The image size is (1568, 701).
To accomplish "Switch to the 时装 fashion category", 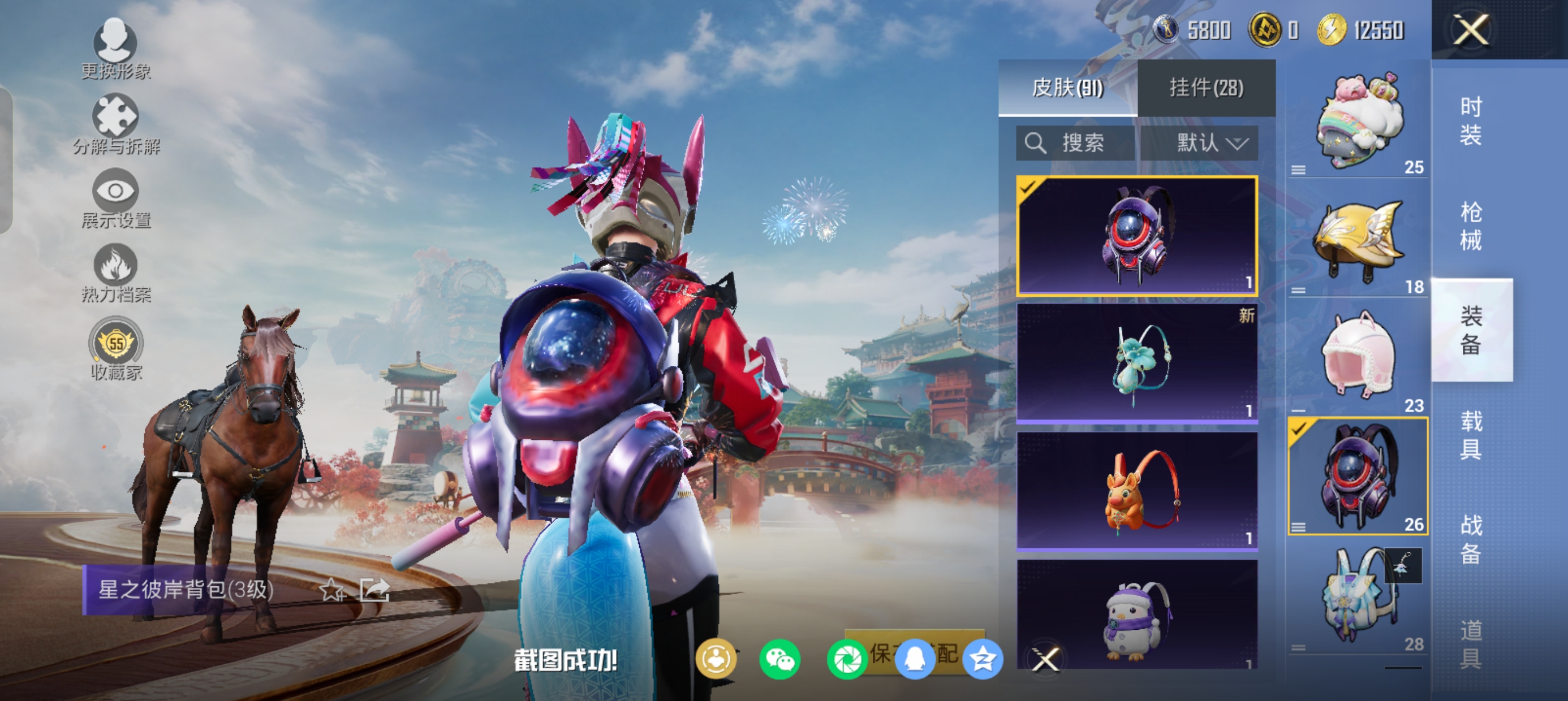I will point(1471,120).
